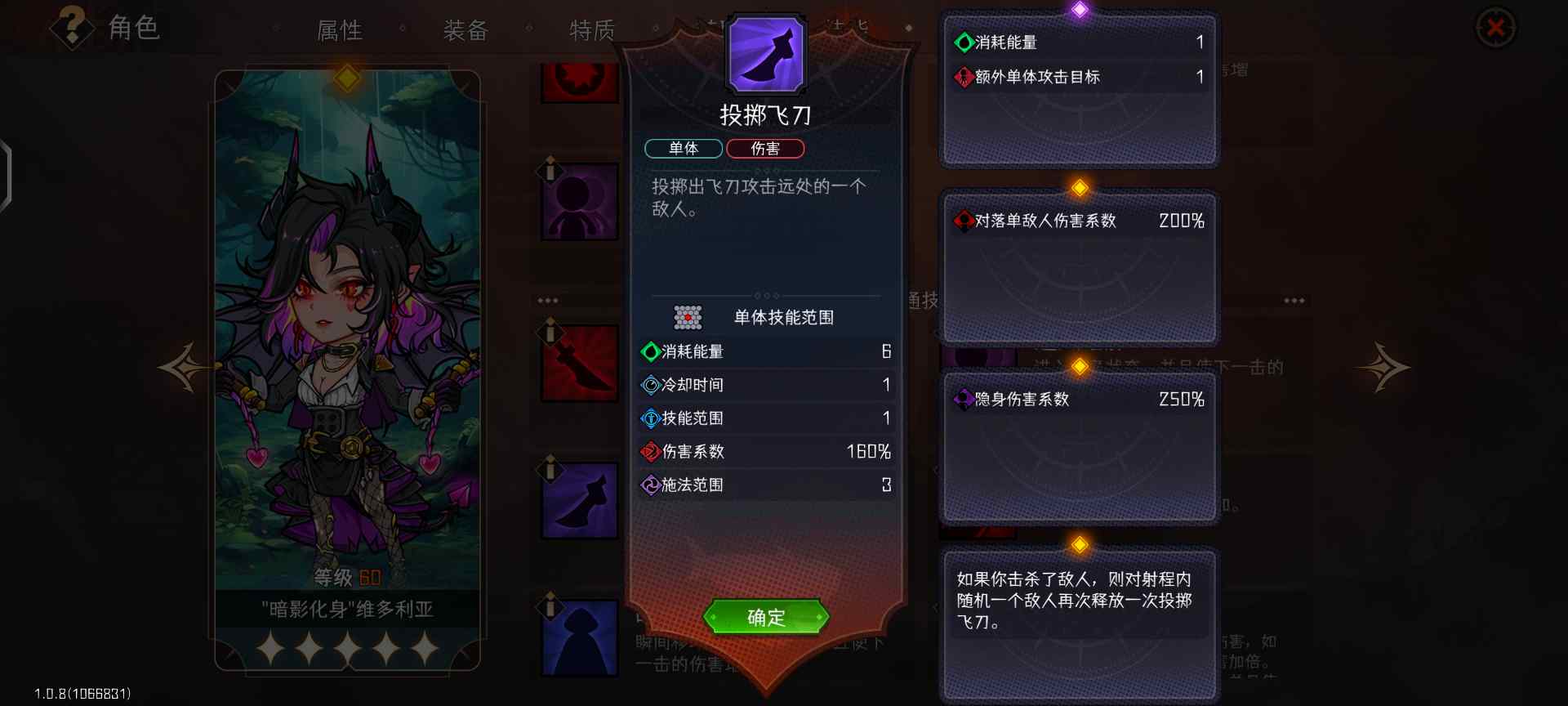Toggle the yellow diamond on the 隐身伤害系数 panel
The image size is (1568, 706).
coord(1080,367)
